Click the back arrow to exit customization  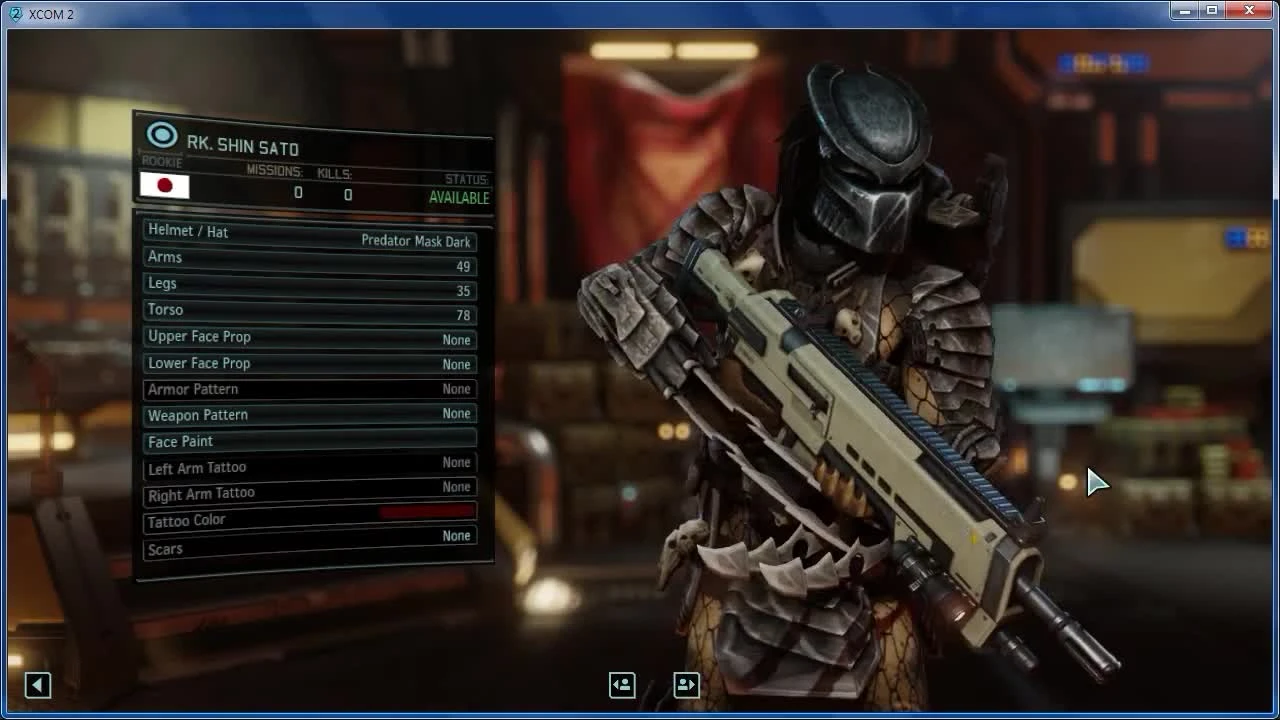tap(37, 685)
